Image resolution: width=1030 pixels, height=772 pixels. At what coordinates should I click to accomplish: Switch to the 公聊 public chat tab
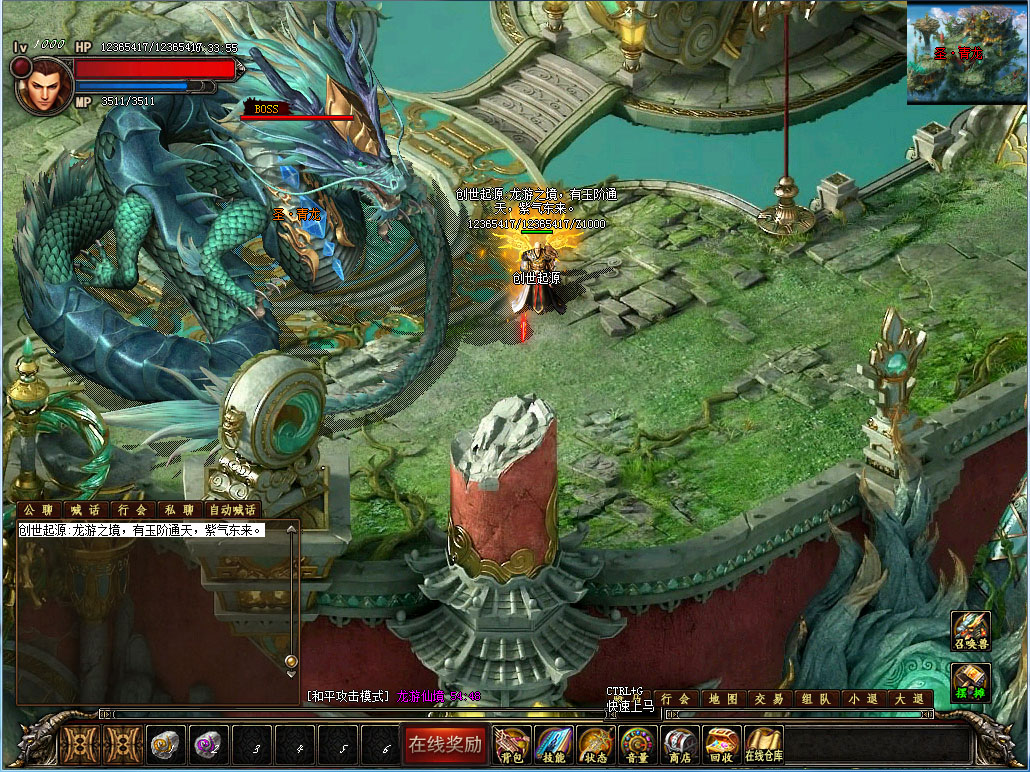38,510
